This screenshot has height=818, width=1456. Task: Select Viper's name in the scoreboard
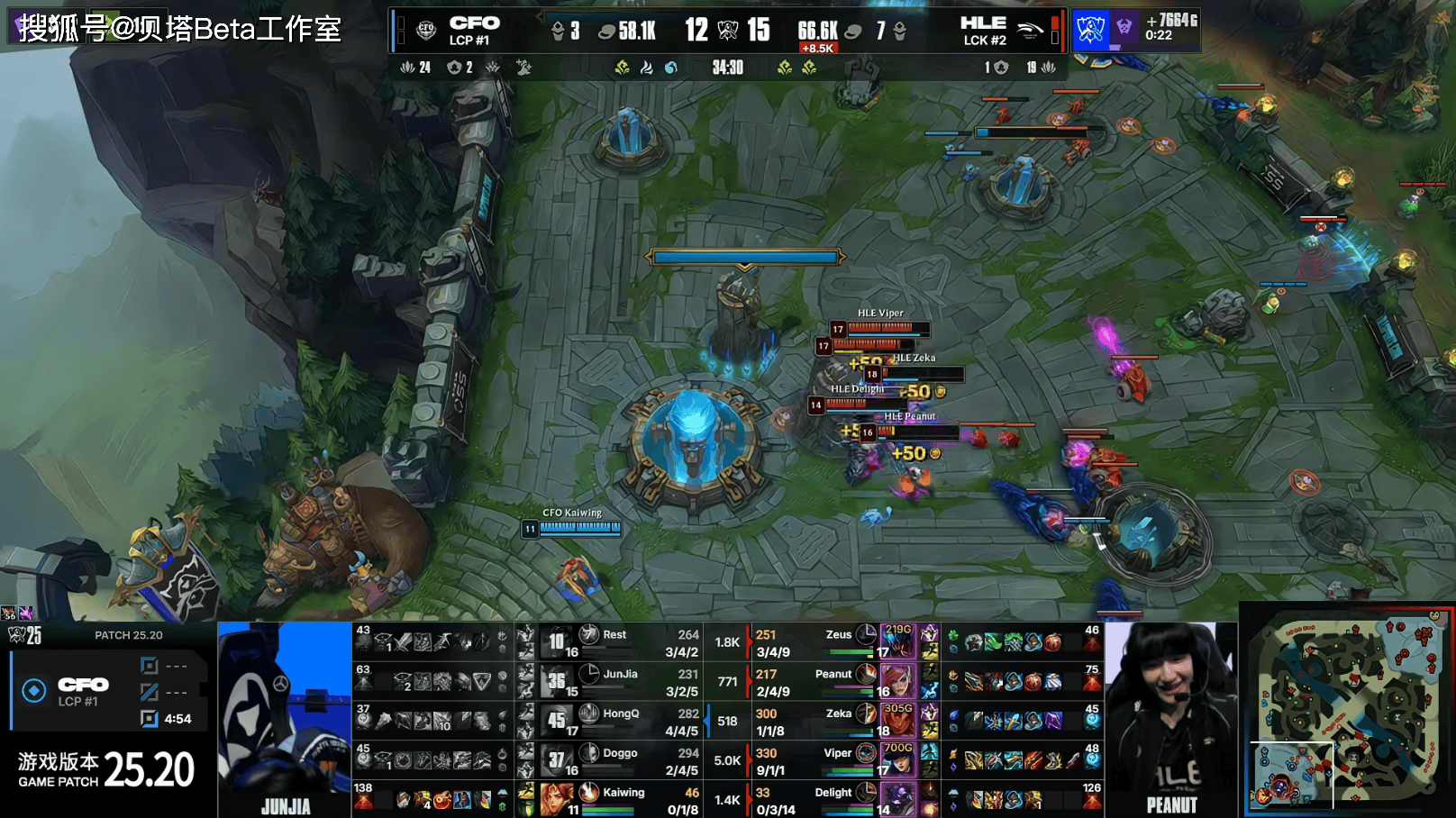pyautogui.click(x=837, y=753)
